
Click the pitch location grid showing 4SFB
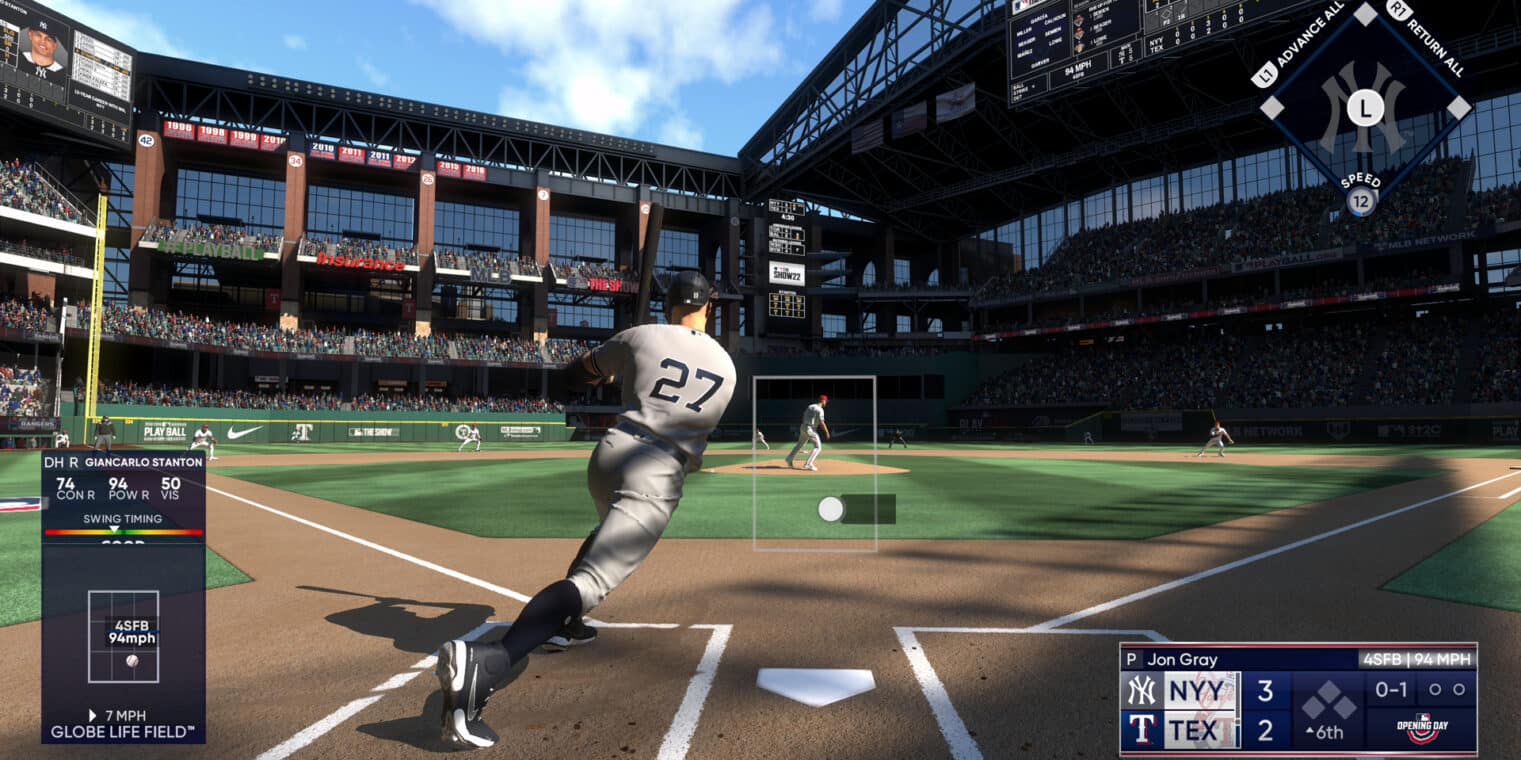pyautogui.click(x=123, y=636)
